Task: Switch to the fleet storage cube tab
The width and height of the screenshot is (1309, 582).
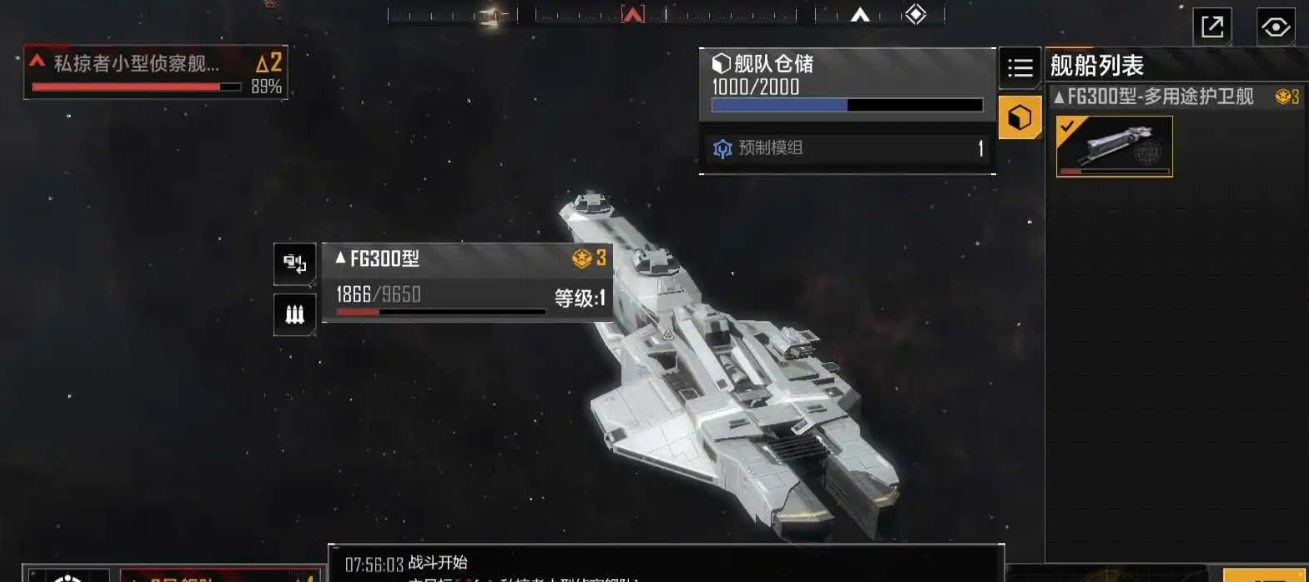Action: click(x=1020, y=118)
